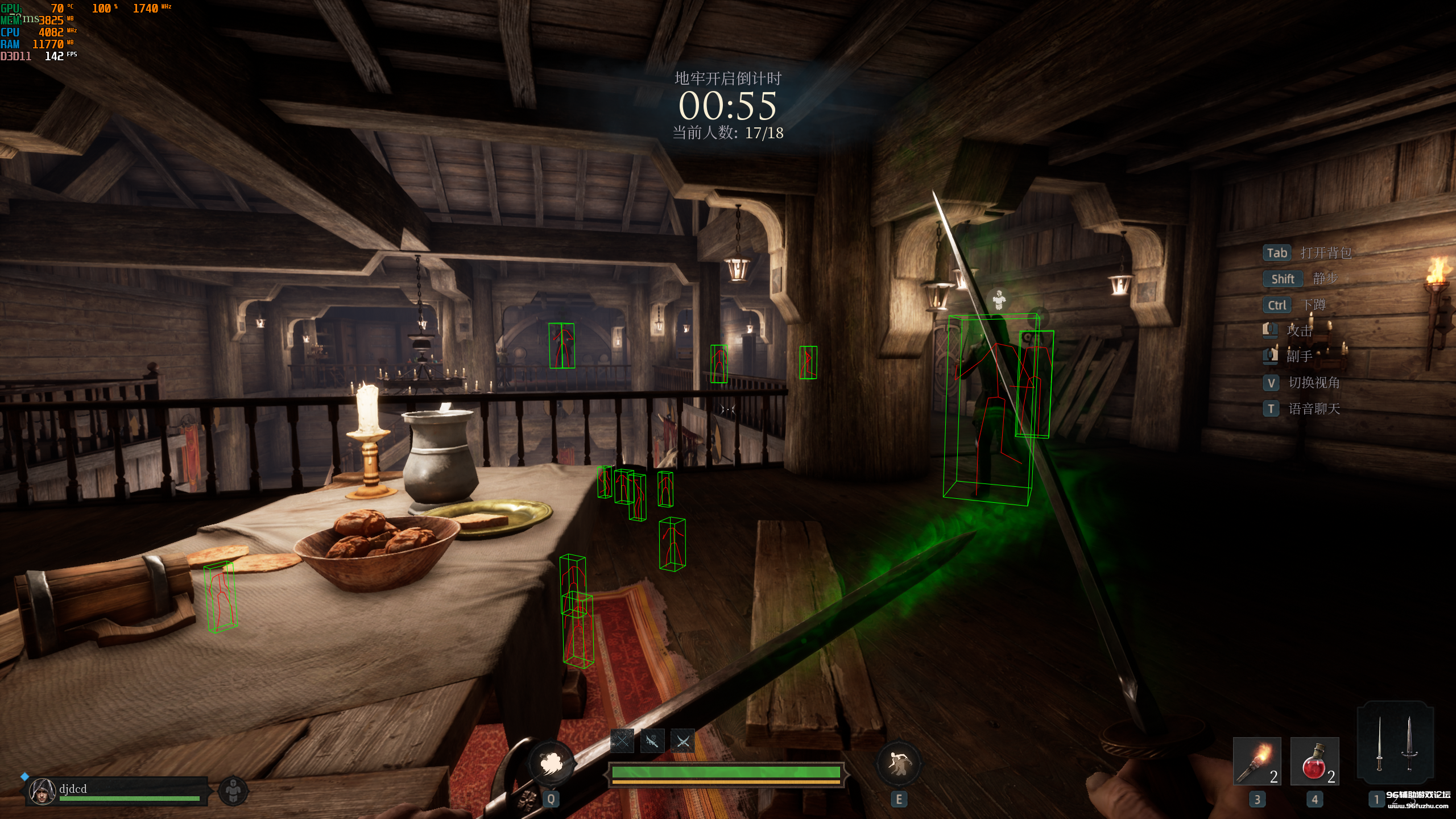Viewport: 1456px width, 819px height.
Task: Click the crossed swords buff icon
Action: tap(622, 741)
